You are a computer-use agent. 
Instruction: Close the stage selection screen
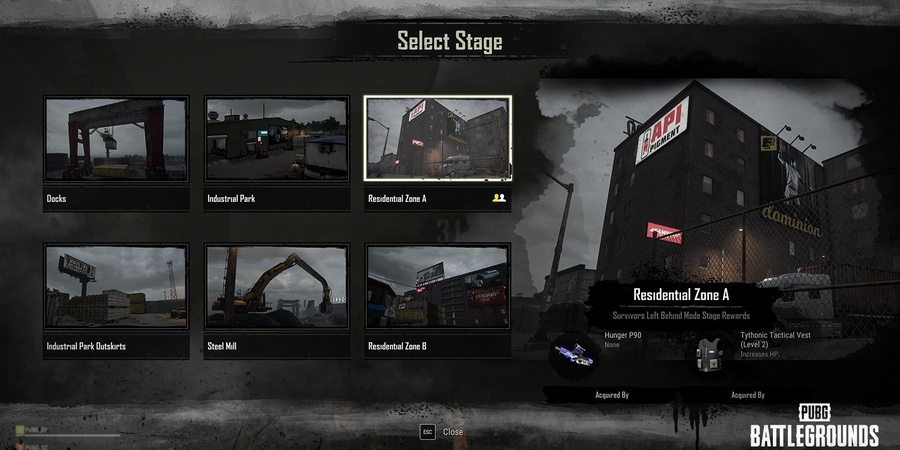click(x=442, y=431)
